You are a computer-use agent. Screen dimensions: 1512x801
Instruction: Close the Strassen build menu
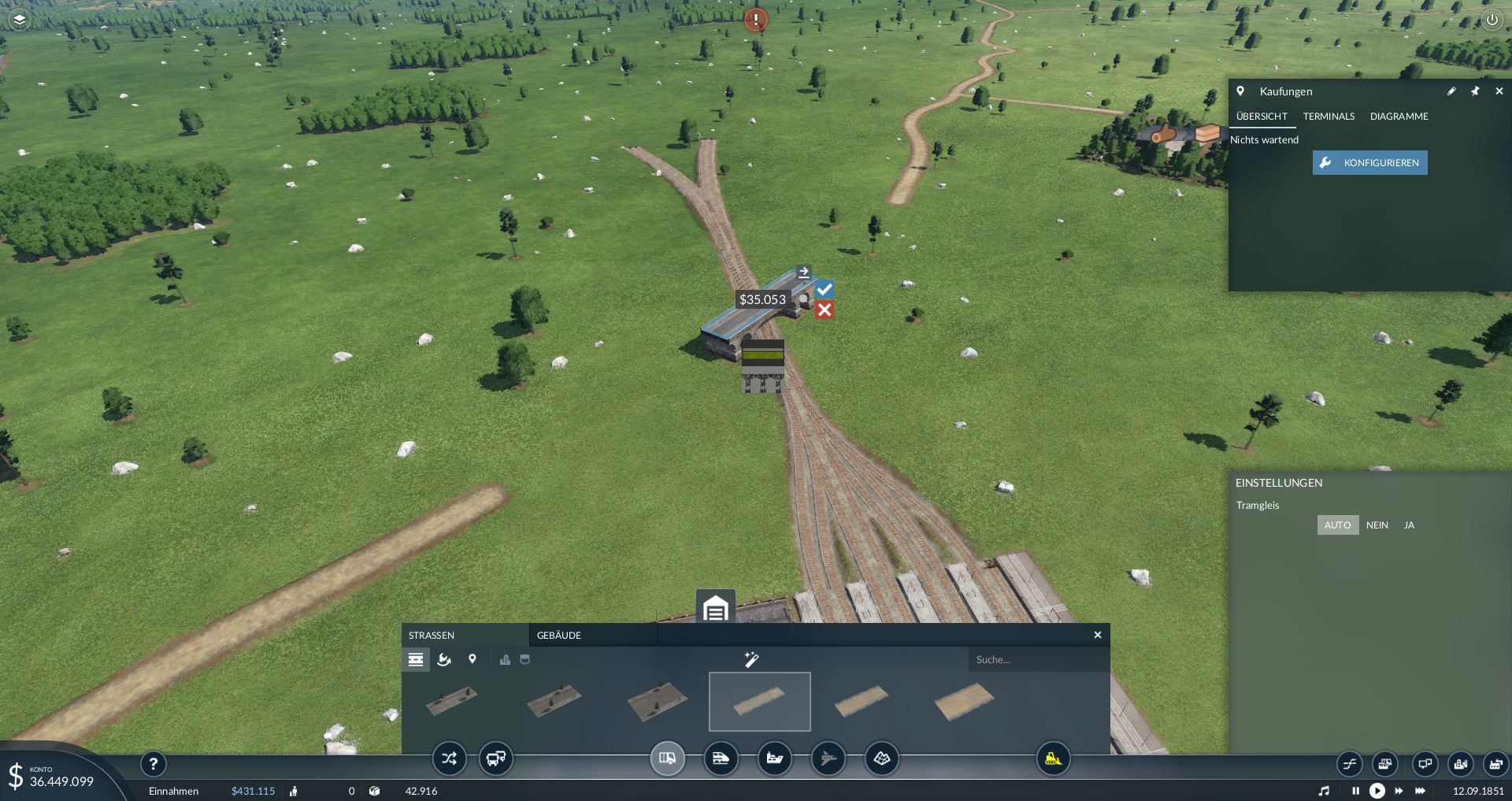(1097, 635)
